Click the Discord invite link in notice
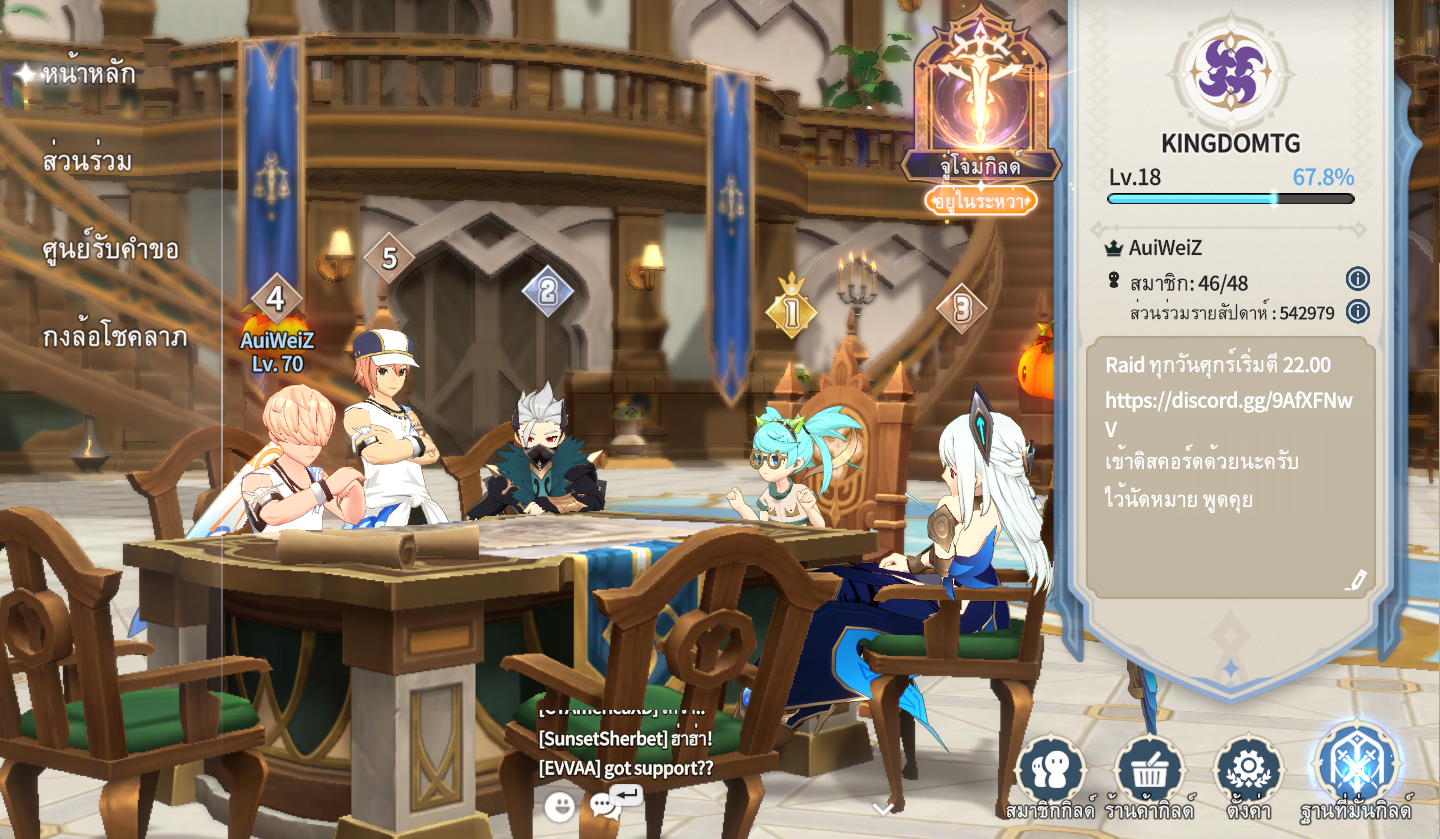Screen dimensions: 1440x839 click(1228, 402)
